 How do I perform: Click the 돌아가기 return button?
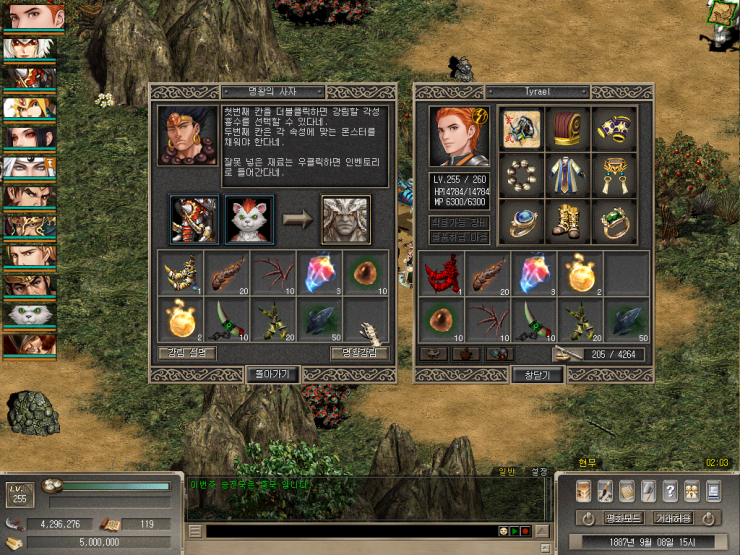coord(272,374)
